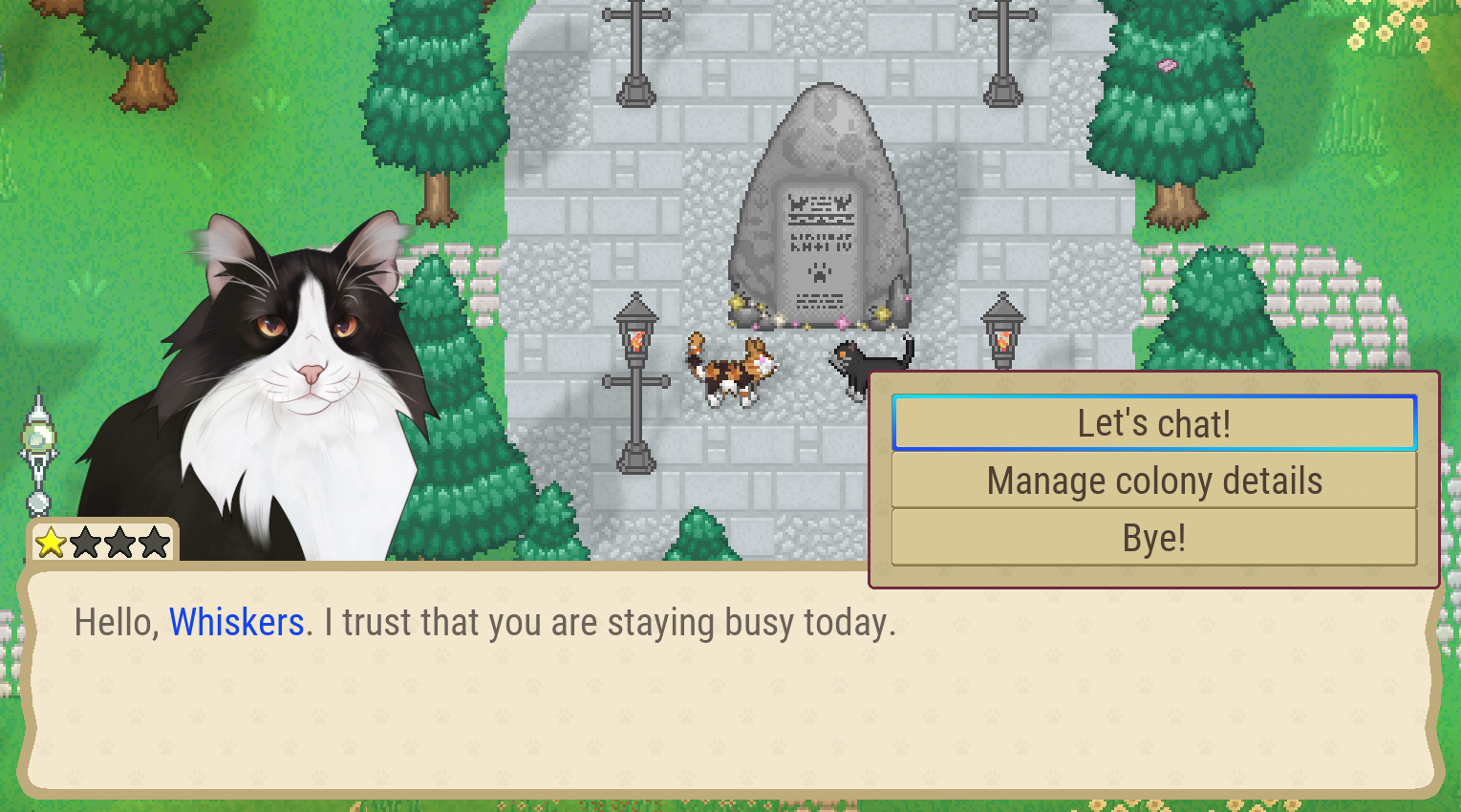Click the last star in the rating row
The image size is (1461, 812).
pyautogui.click(x=153, y=542)
